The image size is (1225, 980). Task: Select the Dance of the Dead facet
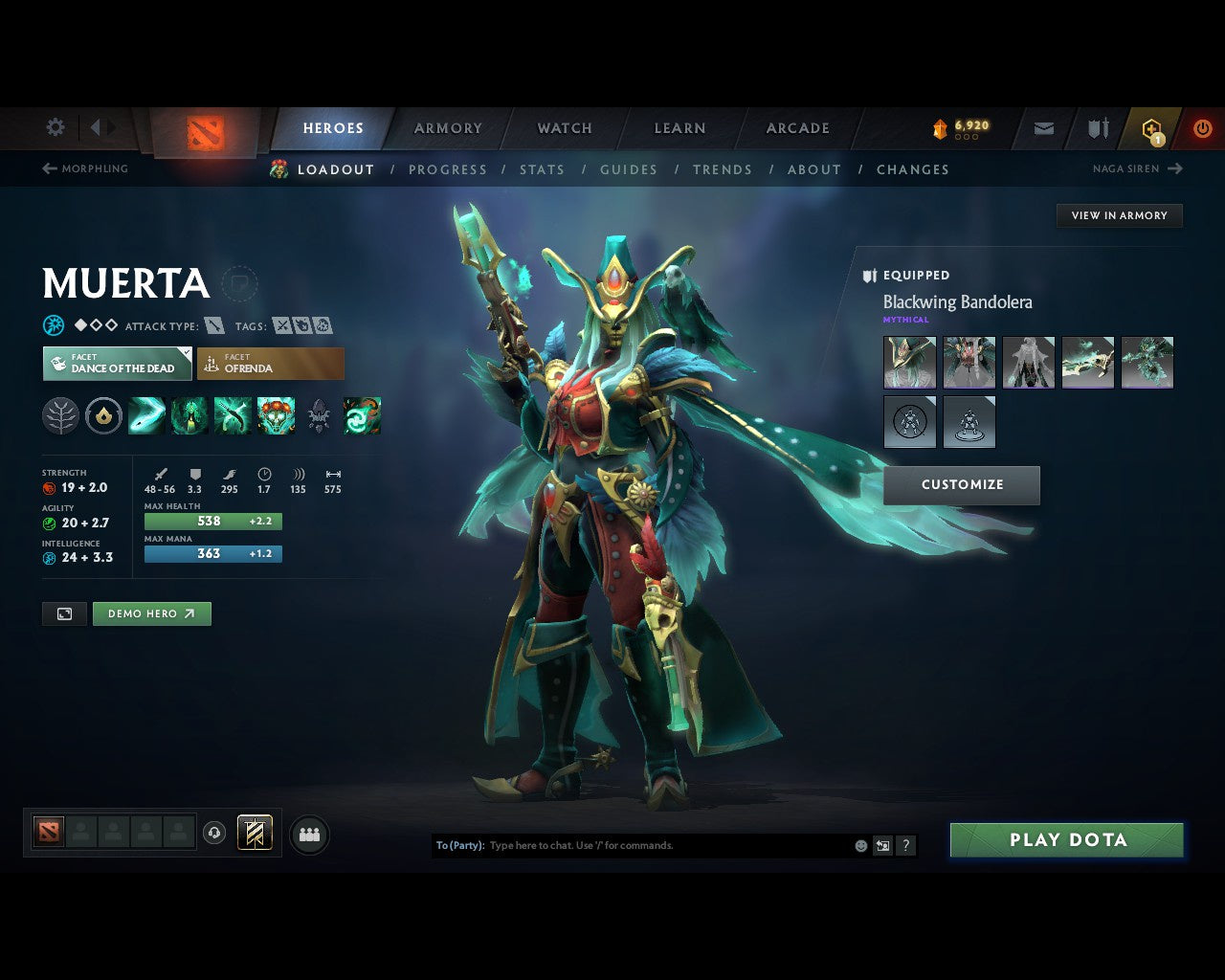tap(116, 364)
